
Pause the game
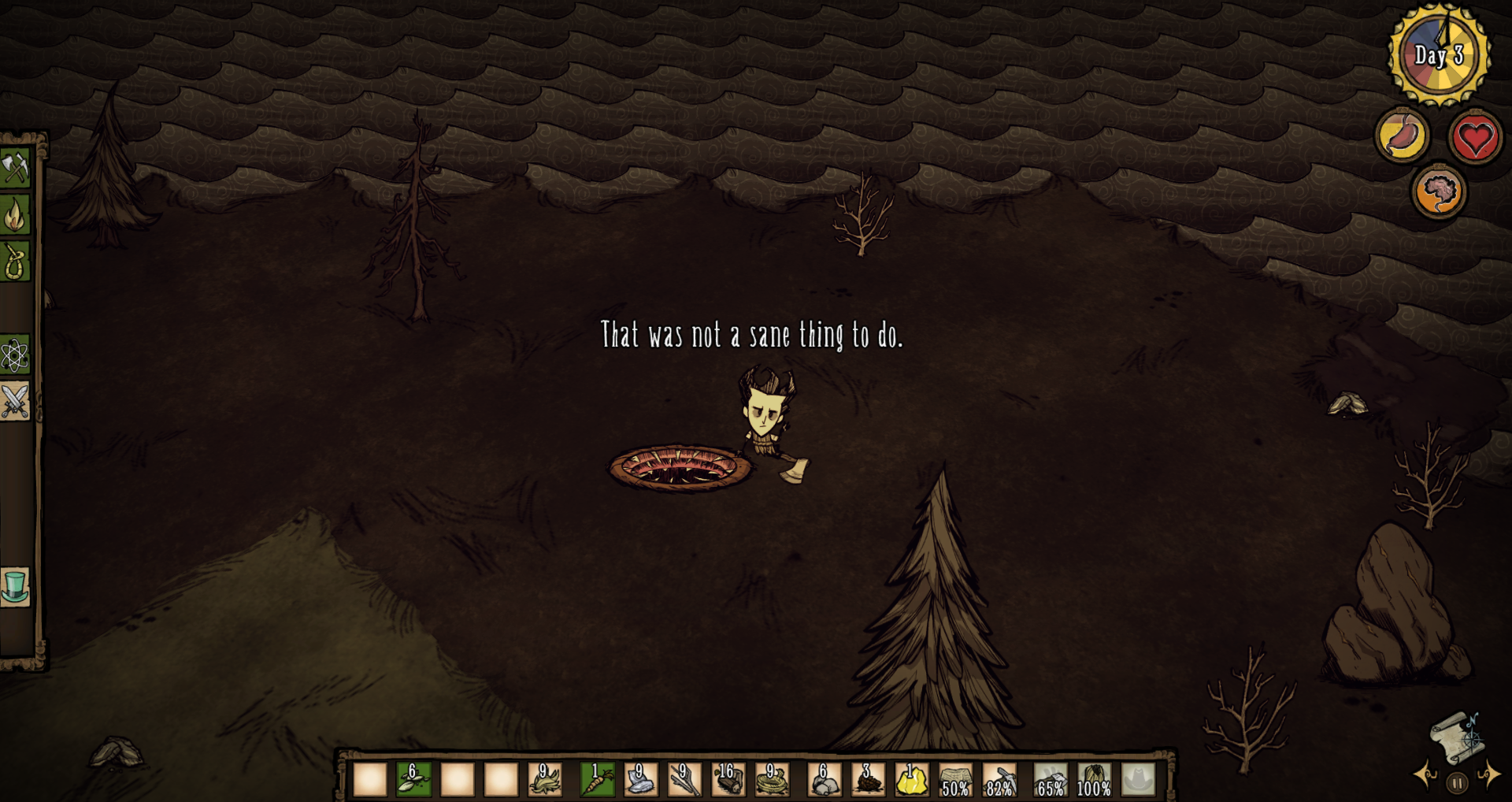tap(1457, 783)
